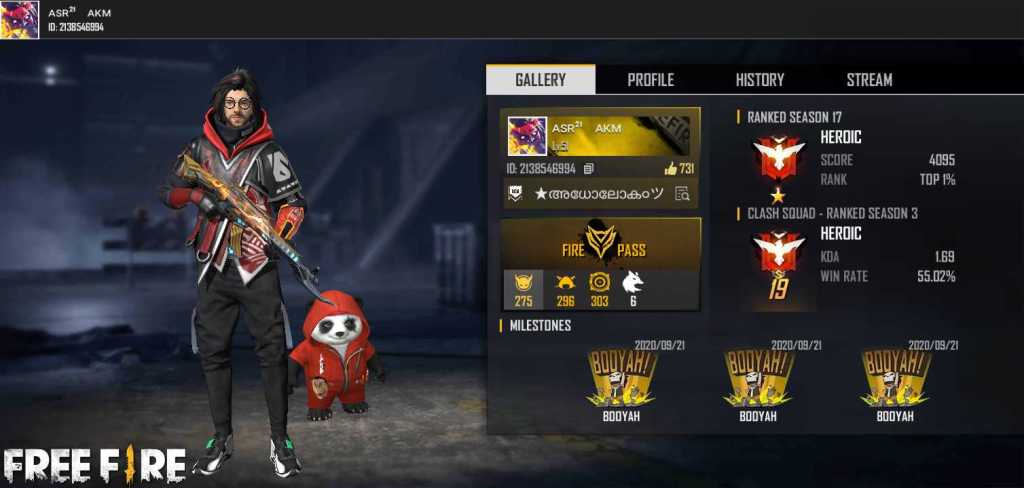Image resolution: width=1024 pixels, height=488 pixels.
Task: Select the white wolf badge showing 6
Action: click(x=632, y=289)
